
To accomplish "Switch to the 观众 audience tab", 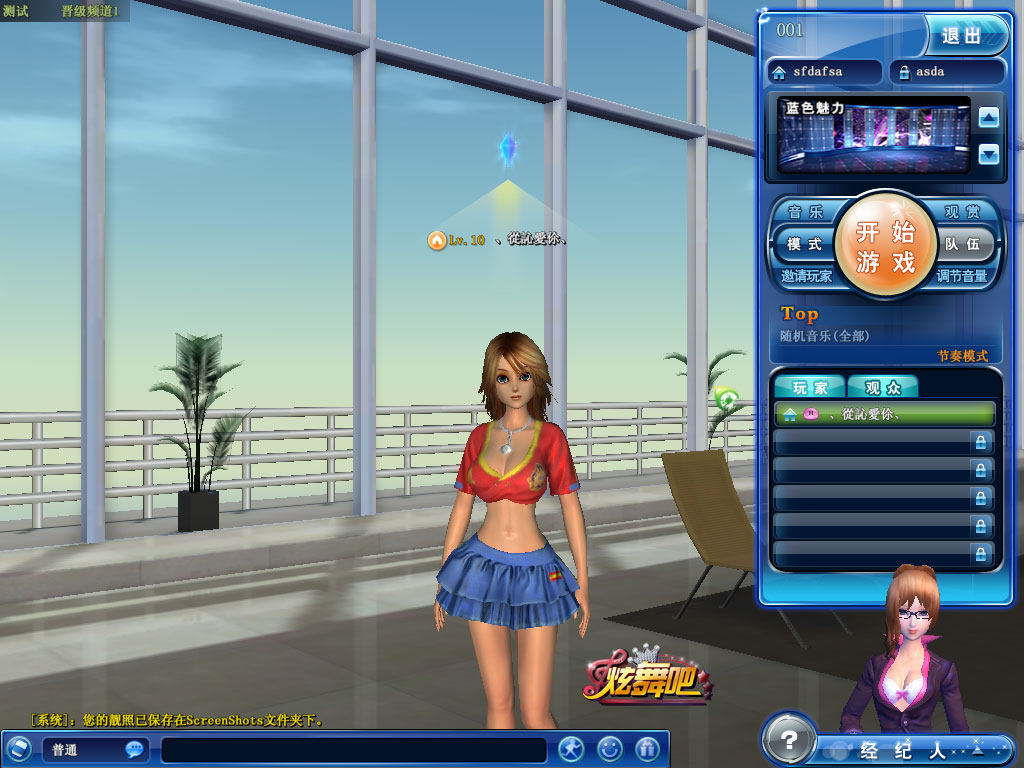I will [x=882, y=388].
